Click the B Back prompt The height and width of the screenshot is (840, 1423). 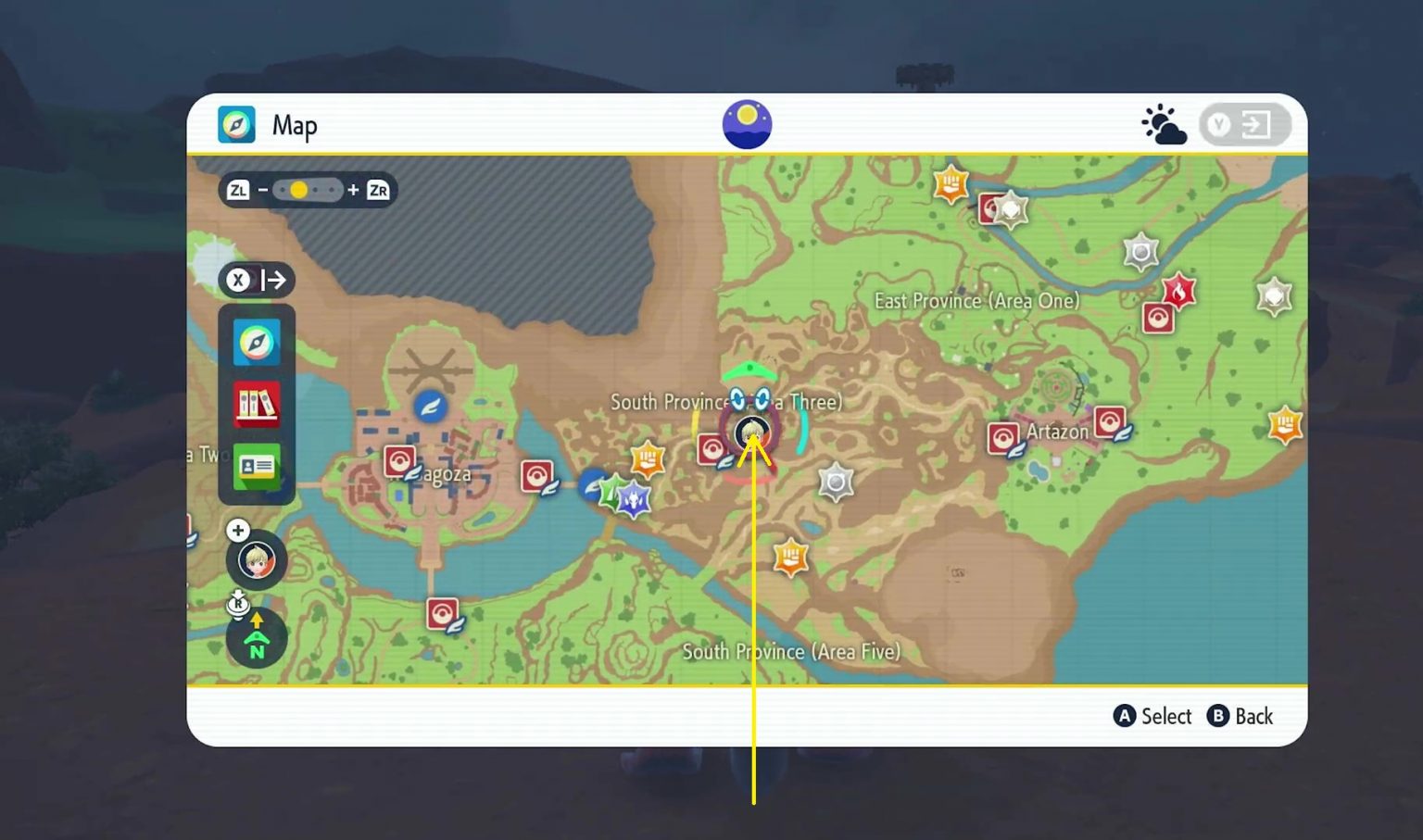1241,716
